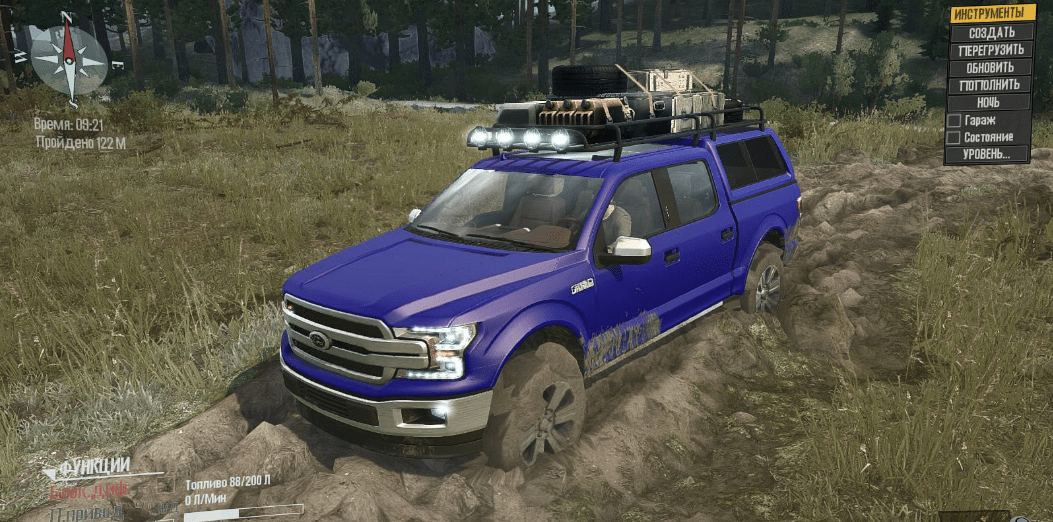Select the Обновить button

pos(990,68)
